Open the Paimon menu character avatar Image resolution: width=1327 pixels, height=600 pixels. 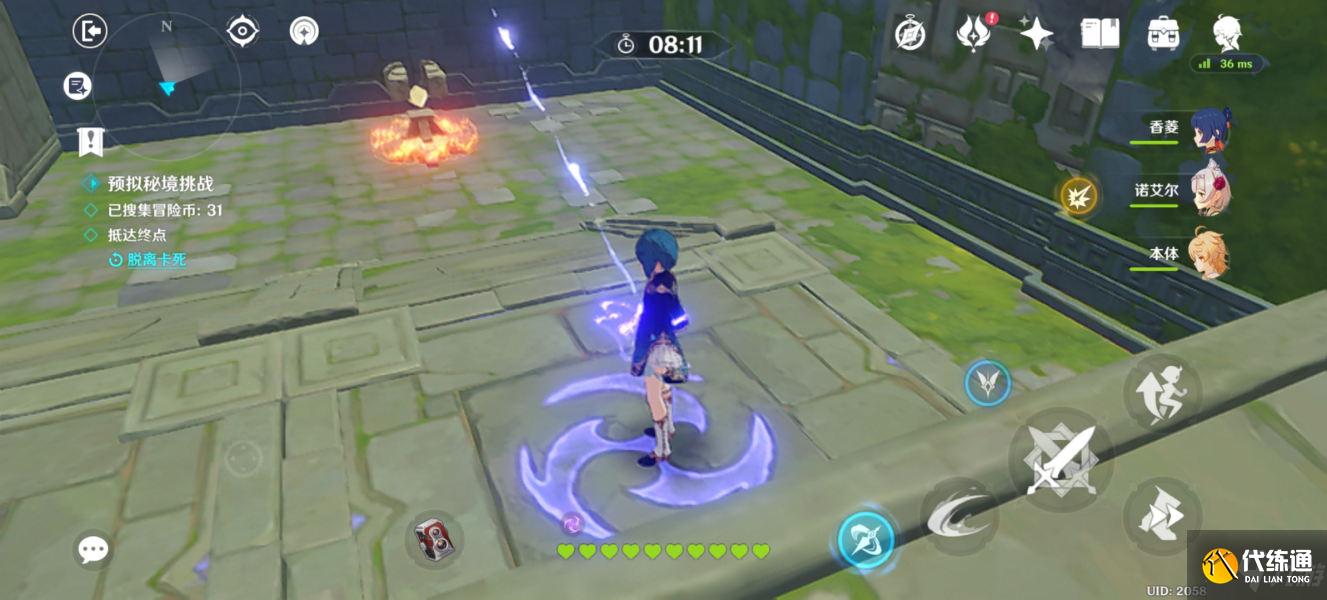point(1228,32)
